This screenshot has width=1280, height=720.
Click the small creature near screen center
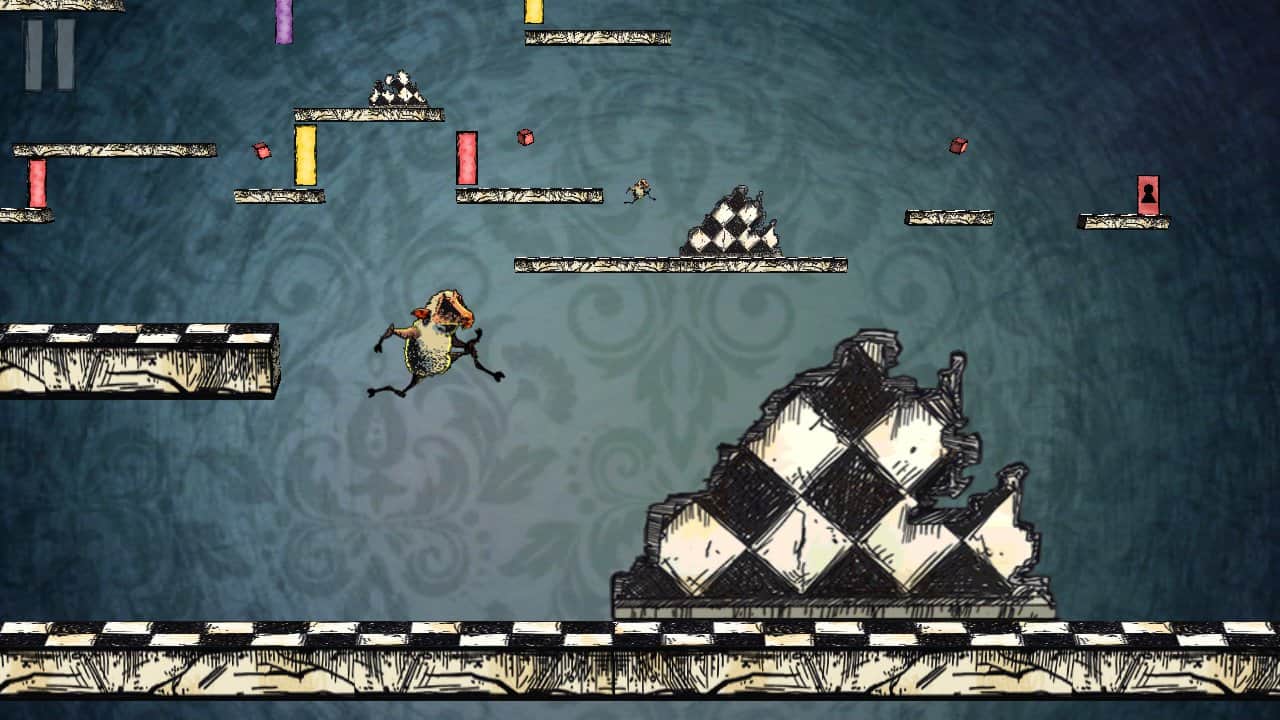point(640,190)
